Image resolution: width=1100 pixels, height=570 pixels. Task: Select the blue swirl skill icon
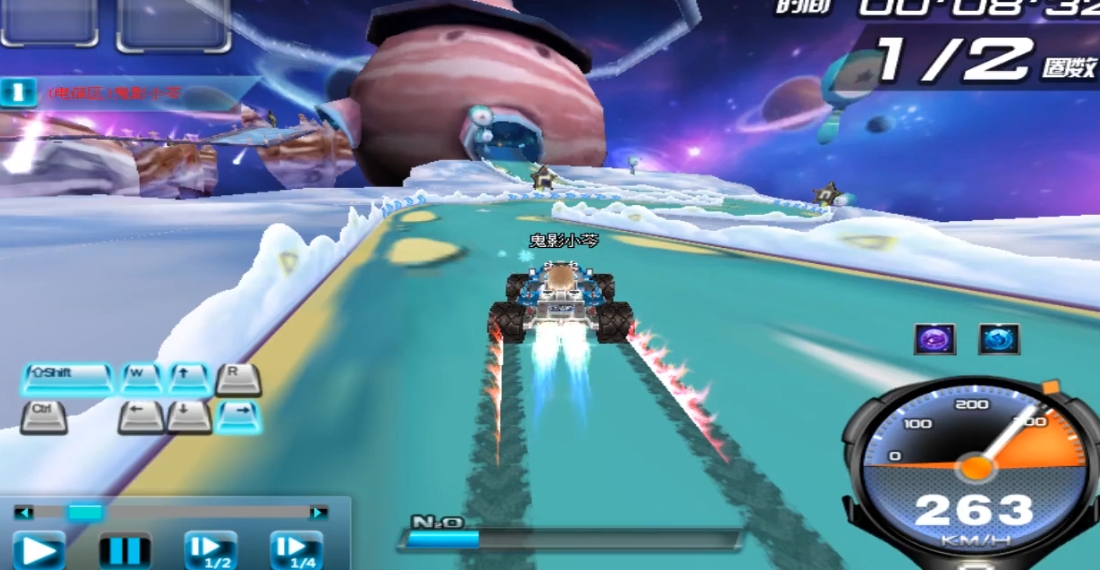999,339
